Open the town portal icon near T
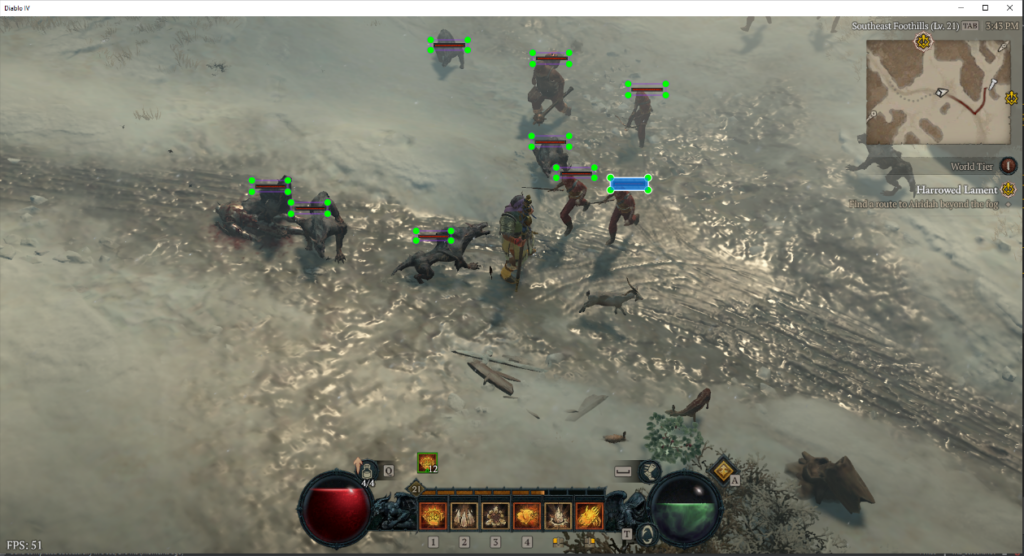 [x=646, y=531]
